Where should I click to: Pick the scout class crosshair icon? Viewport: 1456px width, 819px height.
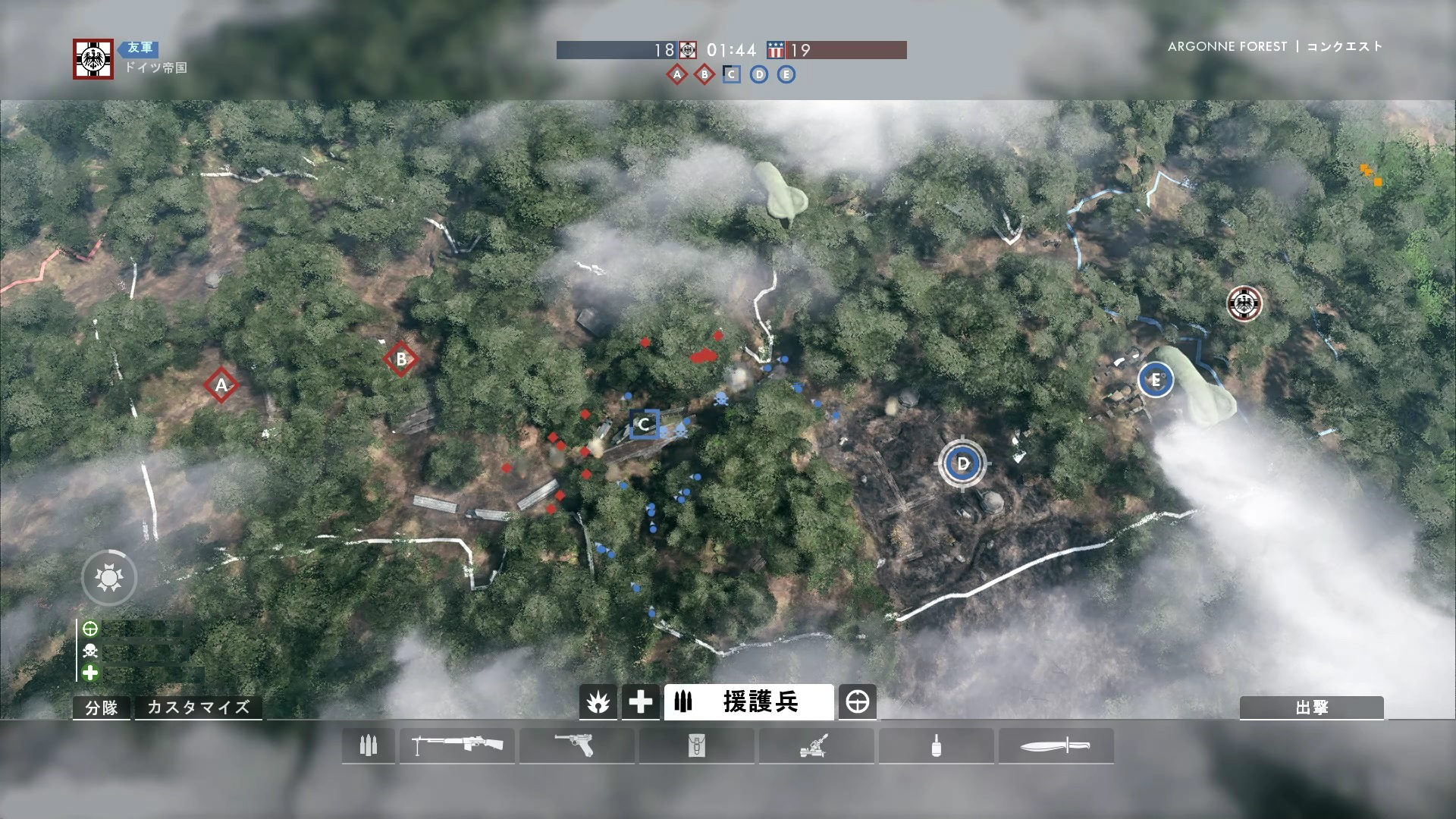(858, 702)
